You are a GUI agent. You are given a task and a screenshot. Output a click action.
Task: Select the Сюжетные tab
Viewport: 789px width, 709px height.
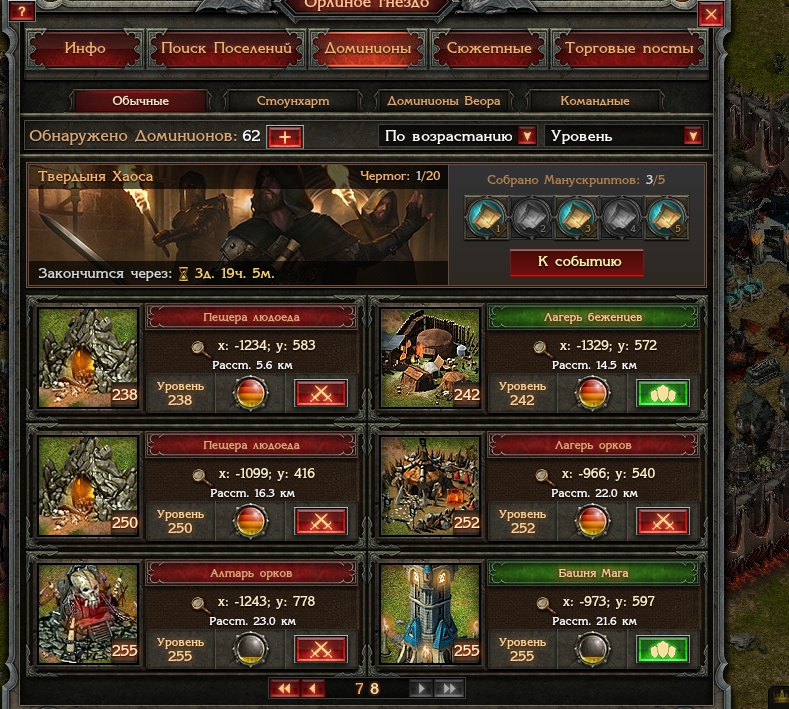[489, 48]
